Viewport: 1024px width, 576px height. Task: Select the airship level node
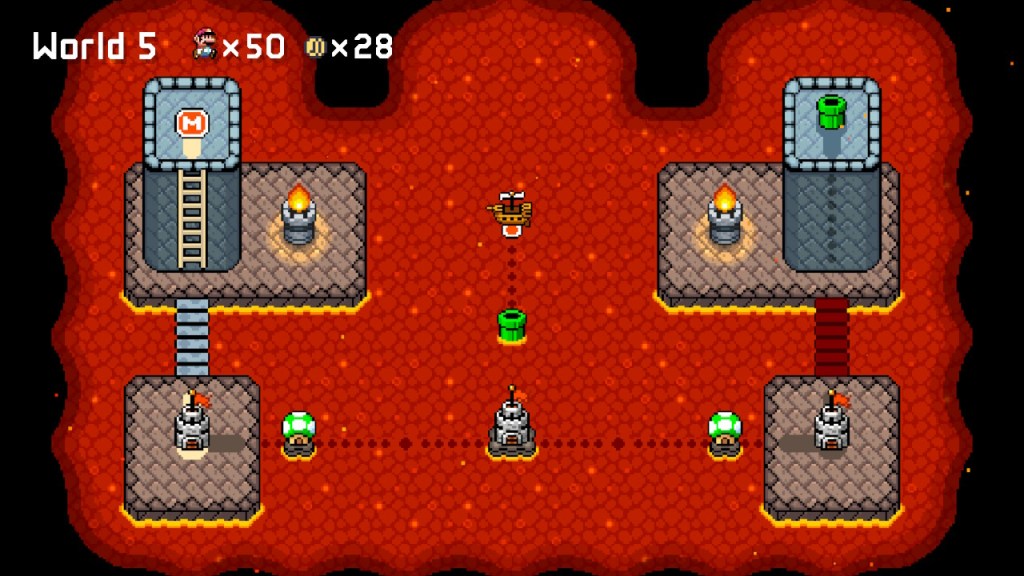click(x=511, y=213)
